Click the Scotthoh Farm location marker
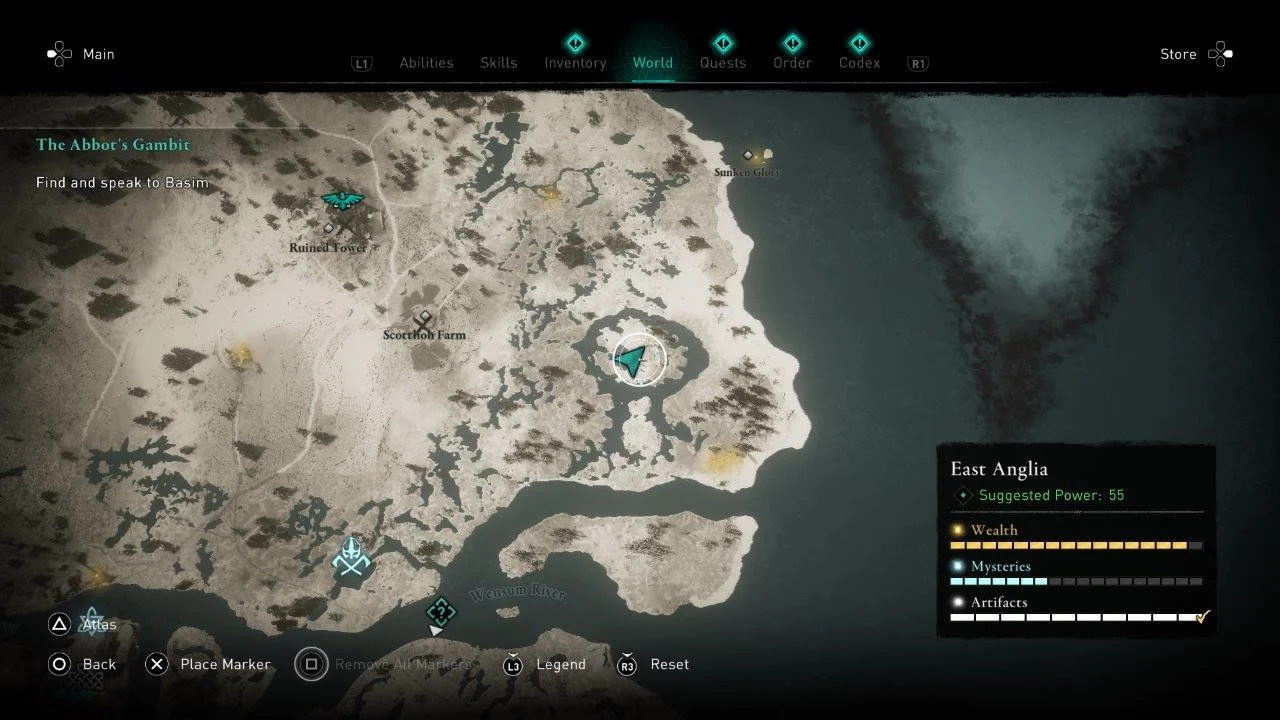1280x720 pixels. [425, 321]
